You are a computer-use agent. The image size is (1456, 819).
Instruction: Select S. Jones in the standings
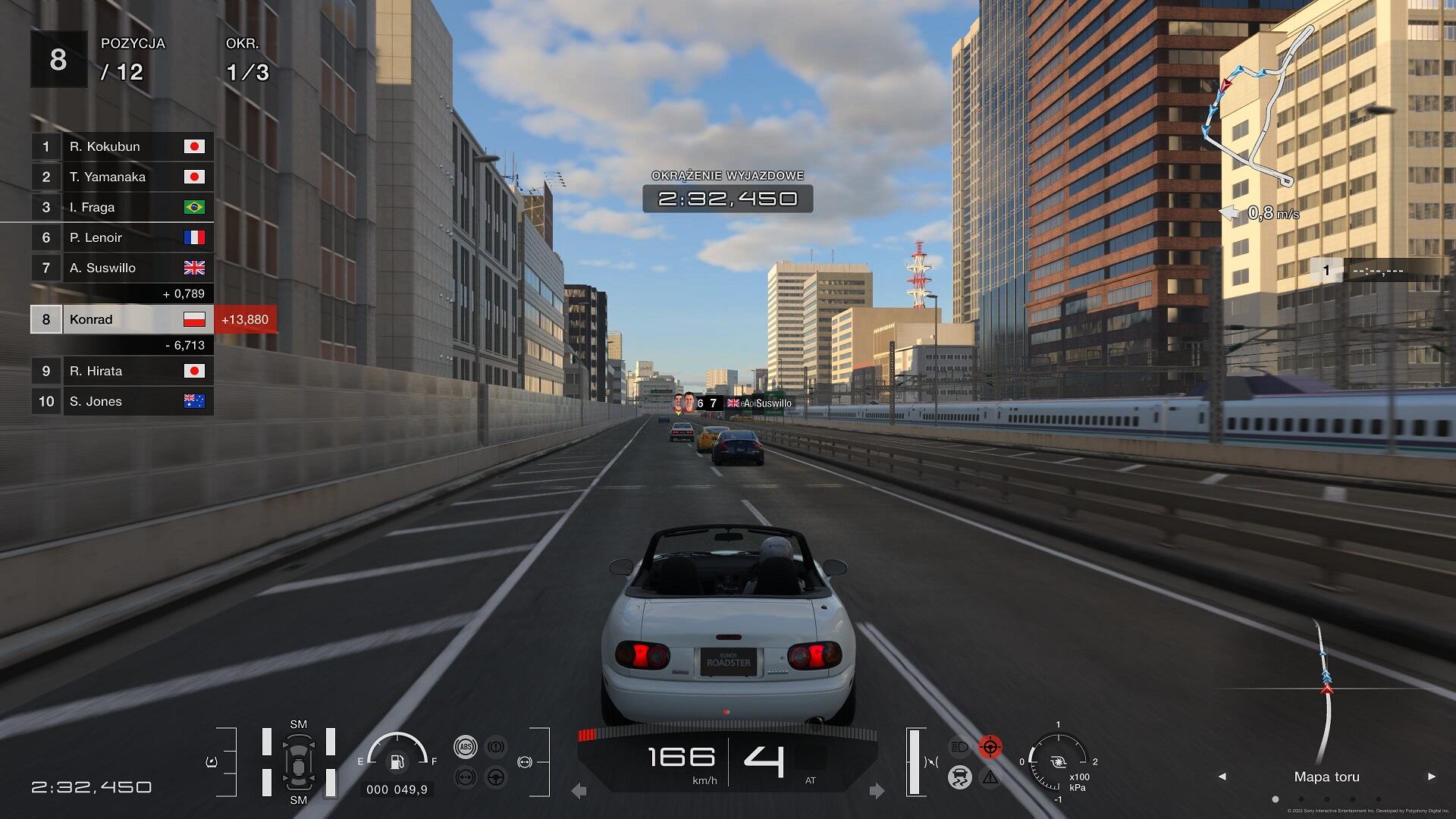[121, 401]
